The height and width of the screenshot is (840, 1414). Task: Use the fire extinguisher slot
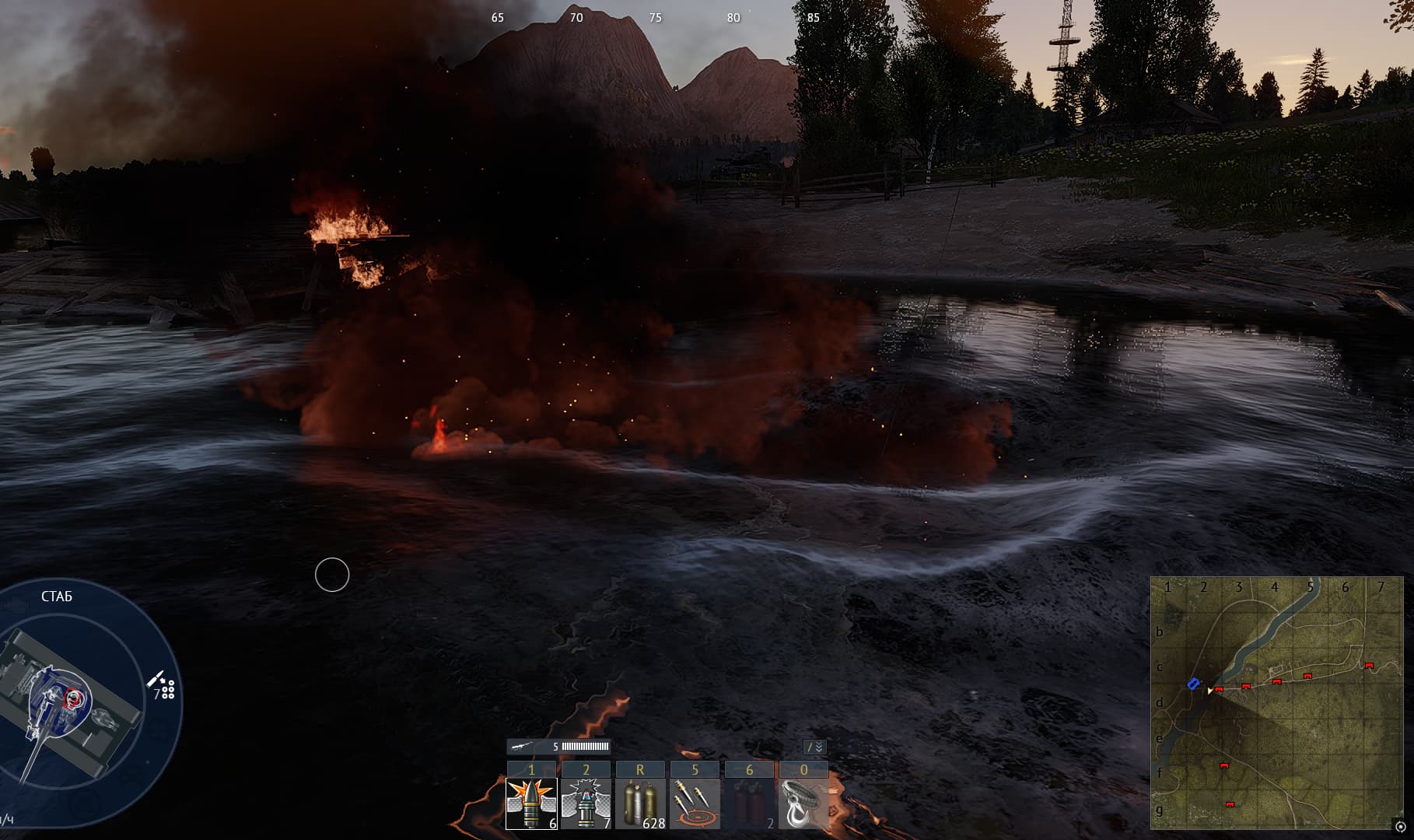point(749,803)
